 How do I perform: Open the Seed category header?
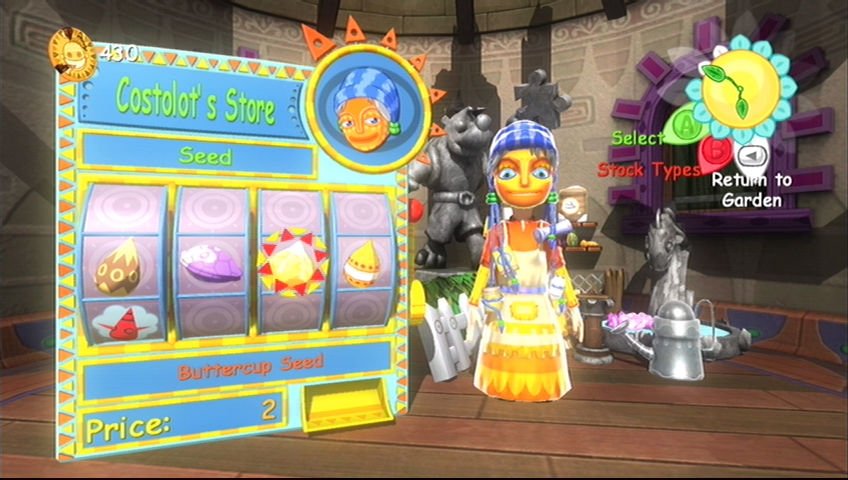tap(204, 155)
